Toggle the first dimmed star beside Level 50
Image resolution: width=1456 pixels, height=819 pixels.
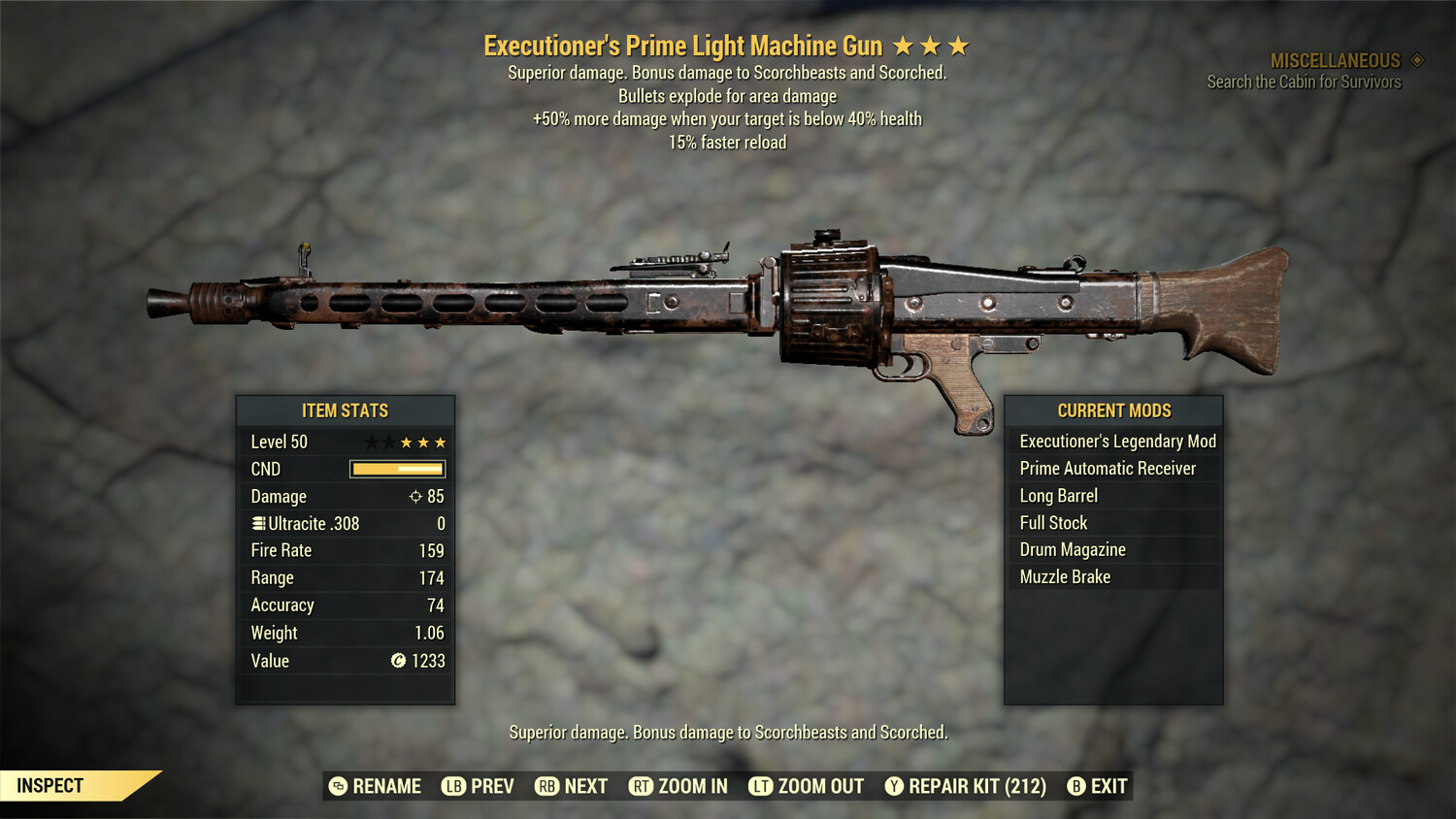[370, 442]
